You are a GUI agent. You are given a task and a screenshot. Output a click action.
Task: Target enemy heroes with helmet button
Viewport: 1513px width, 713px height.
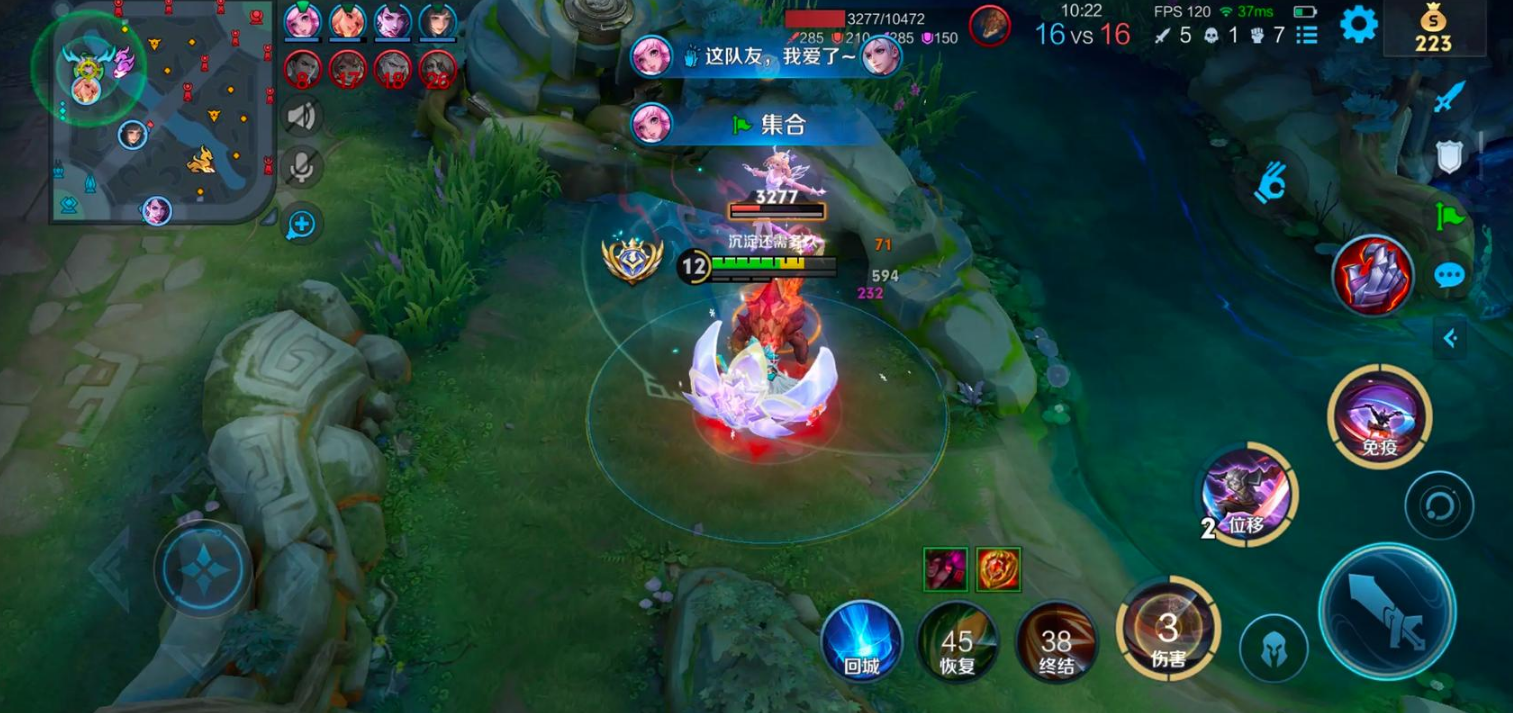click(x=1273, y=648)
